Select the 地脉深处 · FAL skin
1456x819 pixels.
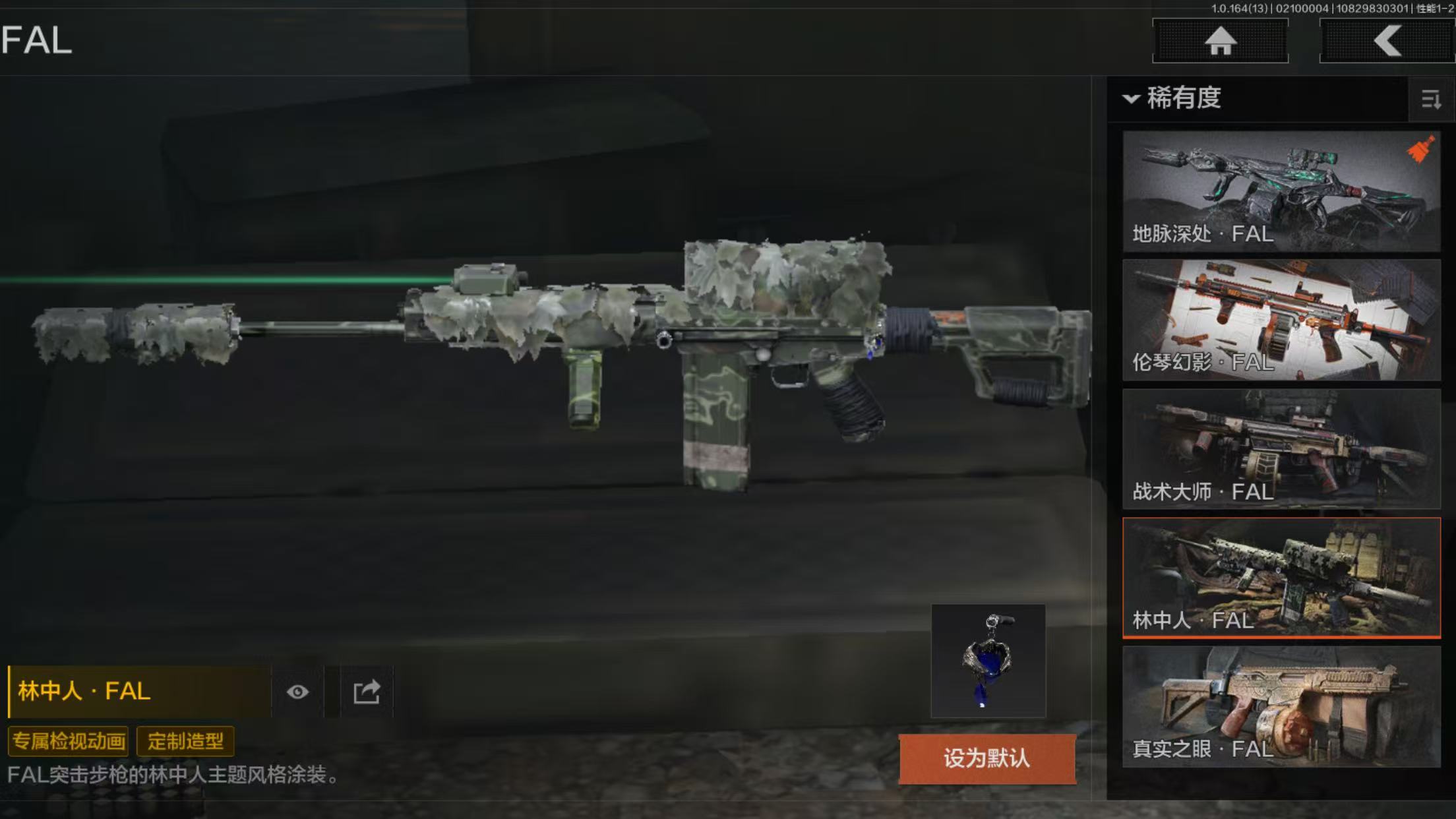(x=1281, y=191)
